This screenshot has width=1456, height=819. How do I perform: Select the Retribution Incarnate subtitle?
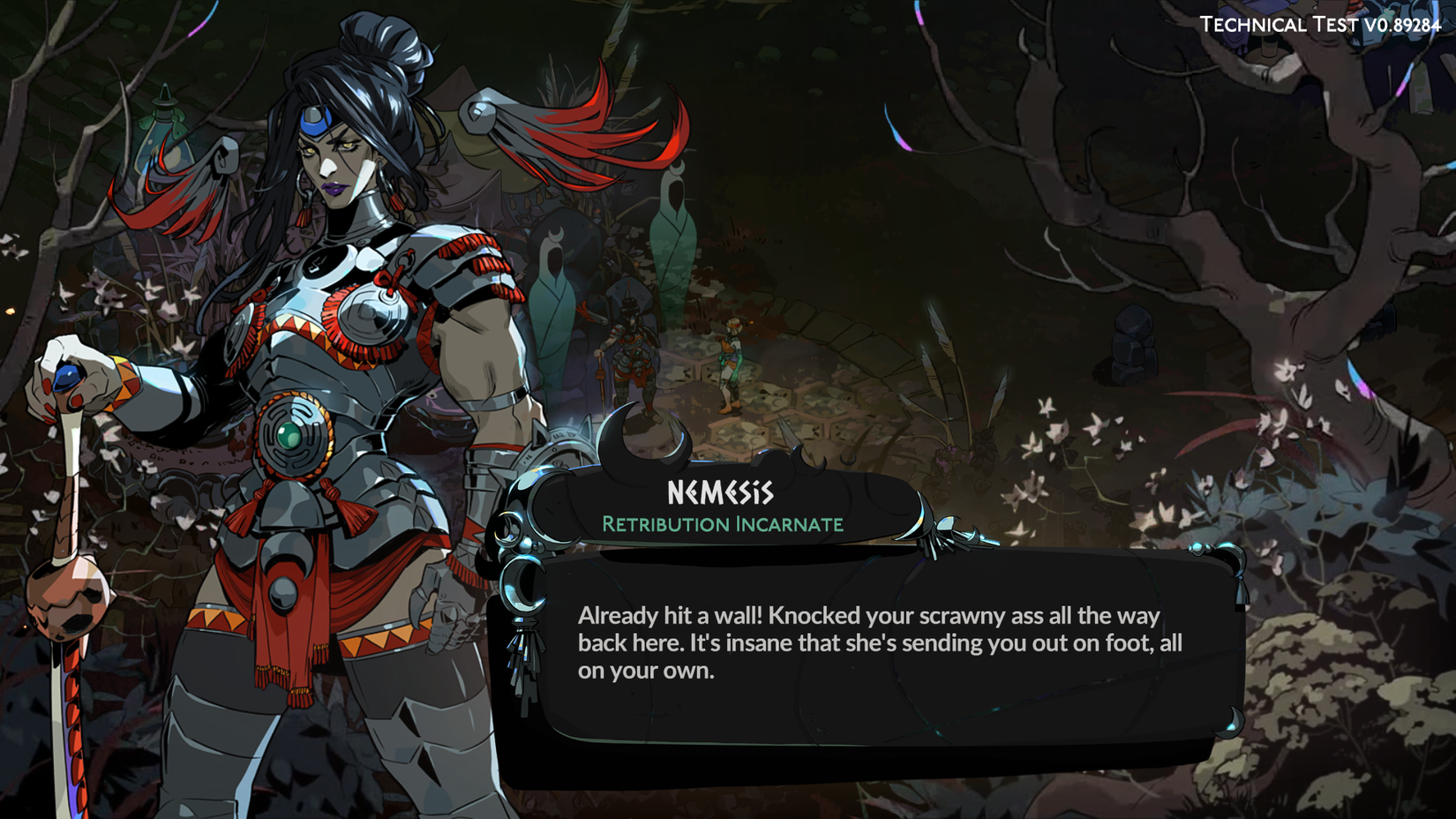(722, 523)
